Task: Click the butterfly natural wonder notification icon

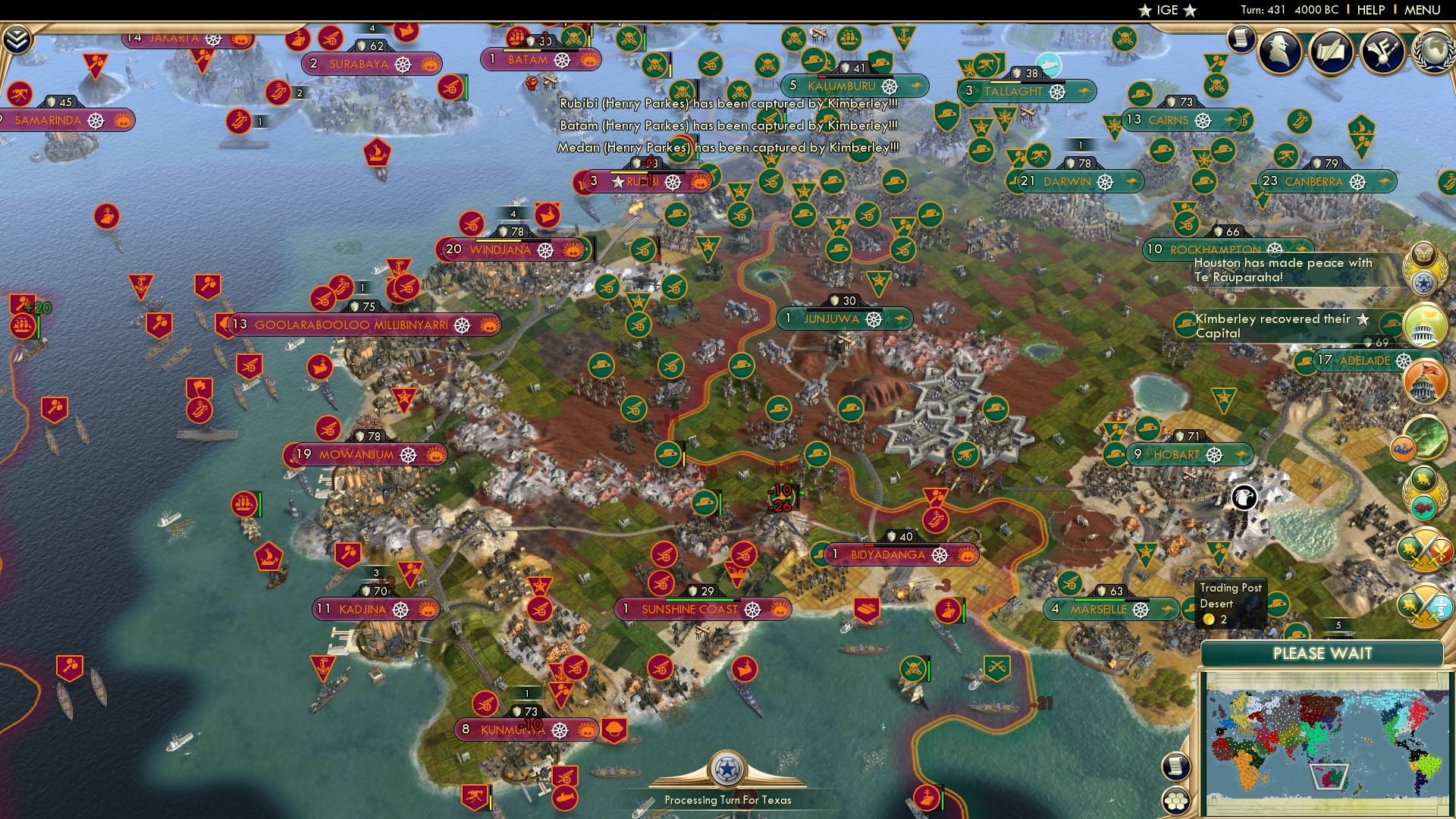Action: (x=1423, y=254)
